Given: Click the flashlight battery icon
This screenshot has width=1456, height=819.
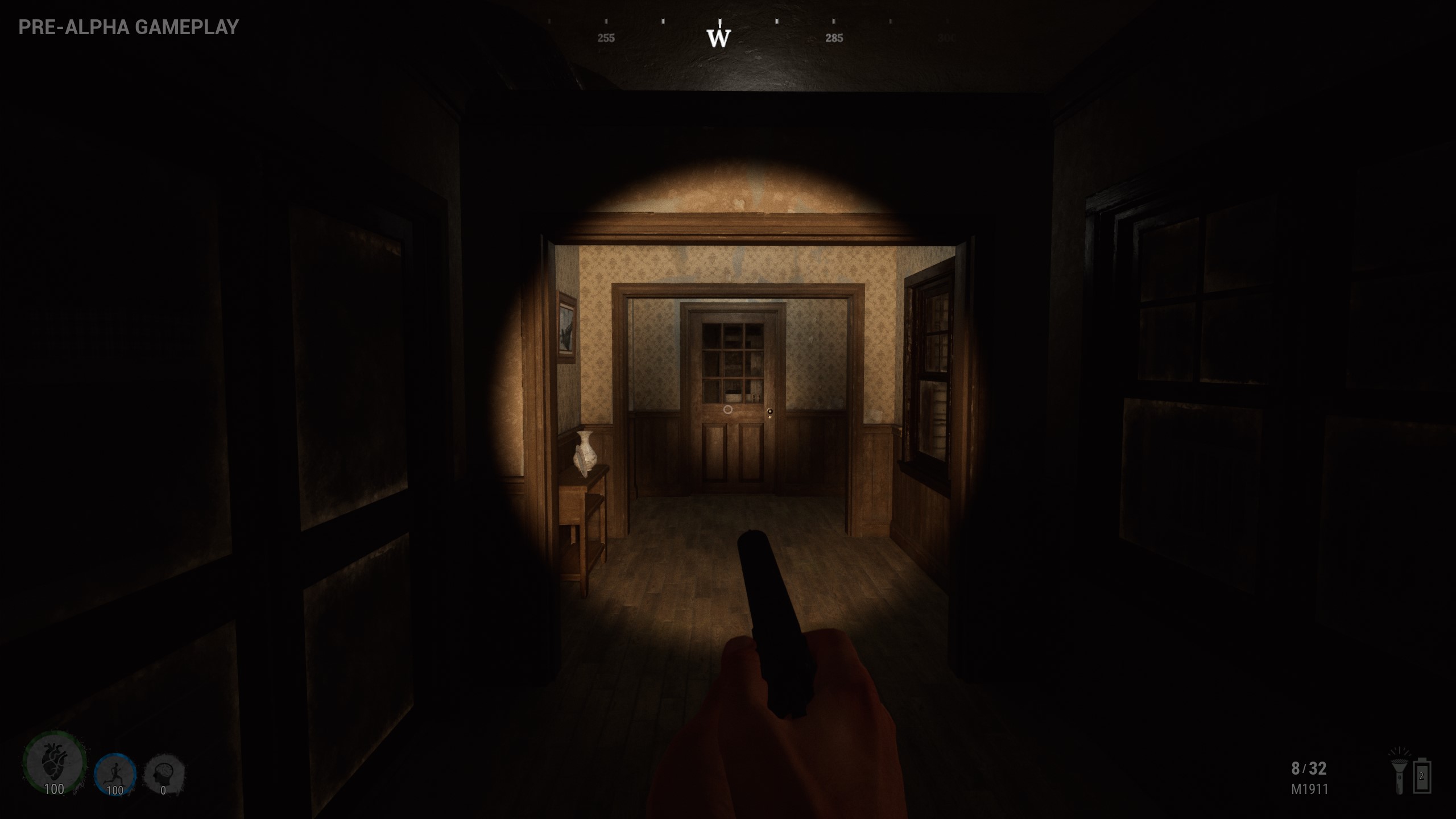Looking at the screenshot, I should click(x=1422, y=776).
